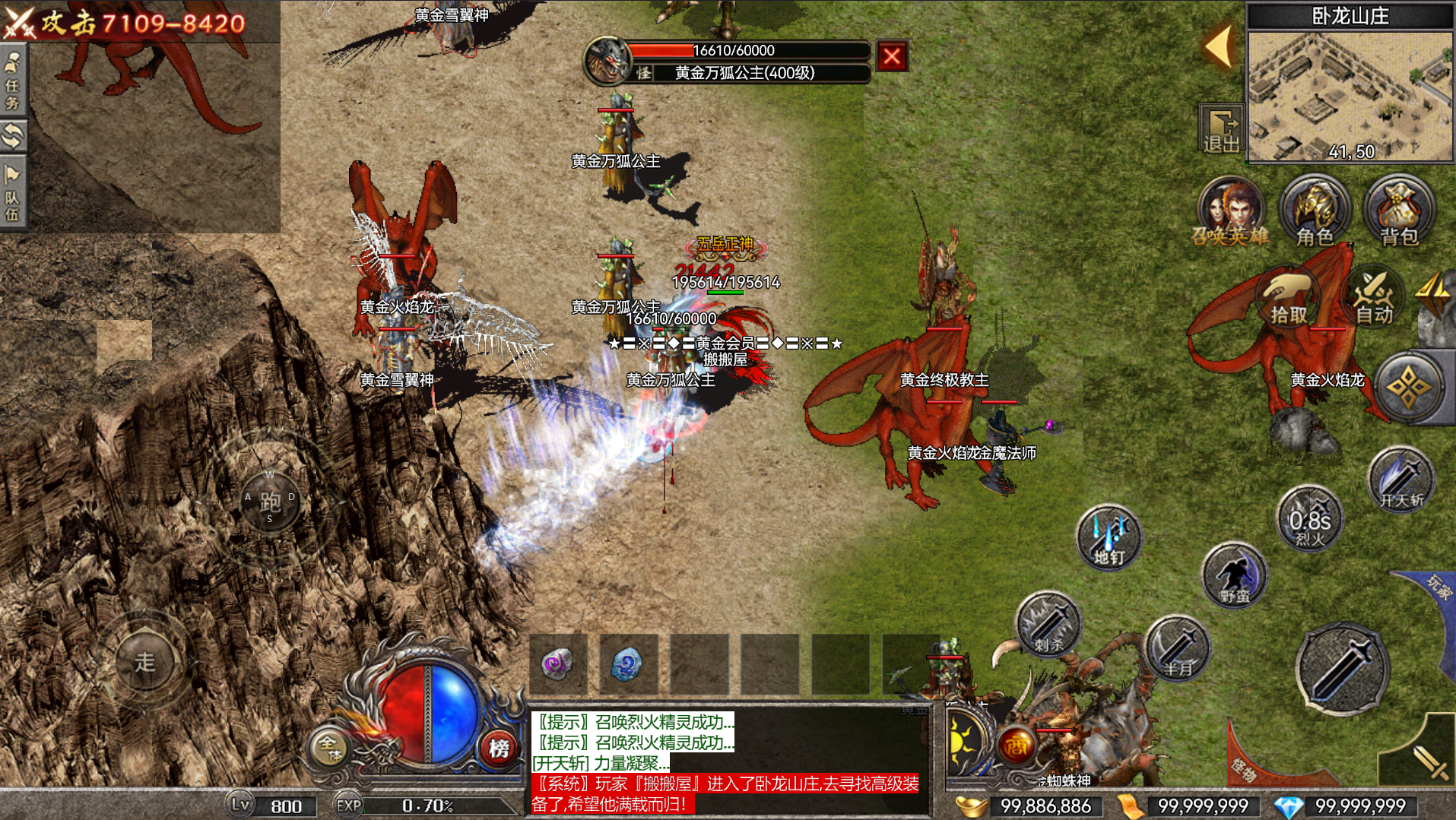
Task: Open the 卧龙山庄 minimap
Action: [1350, 95]
